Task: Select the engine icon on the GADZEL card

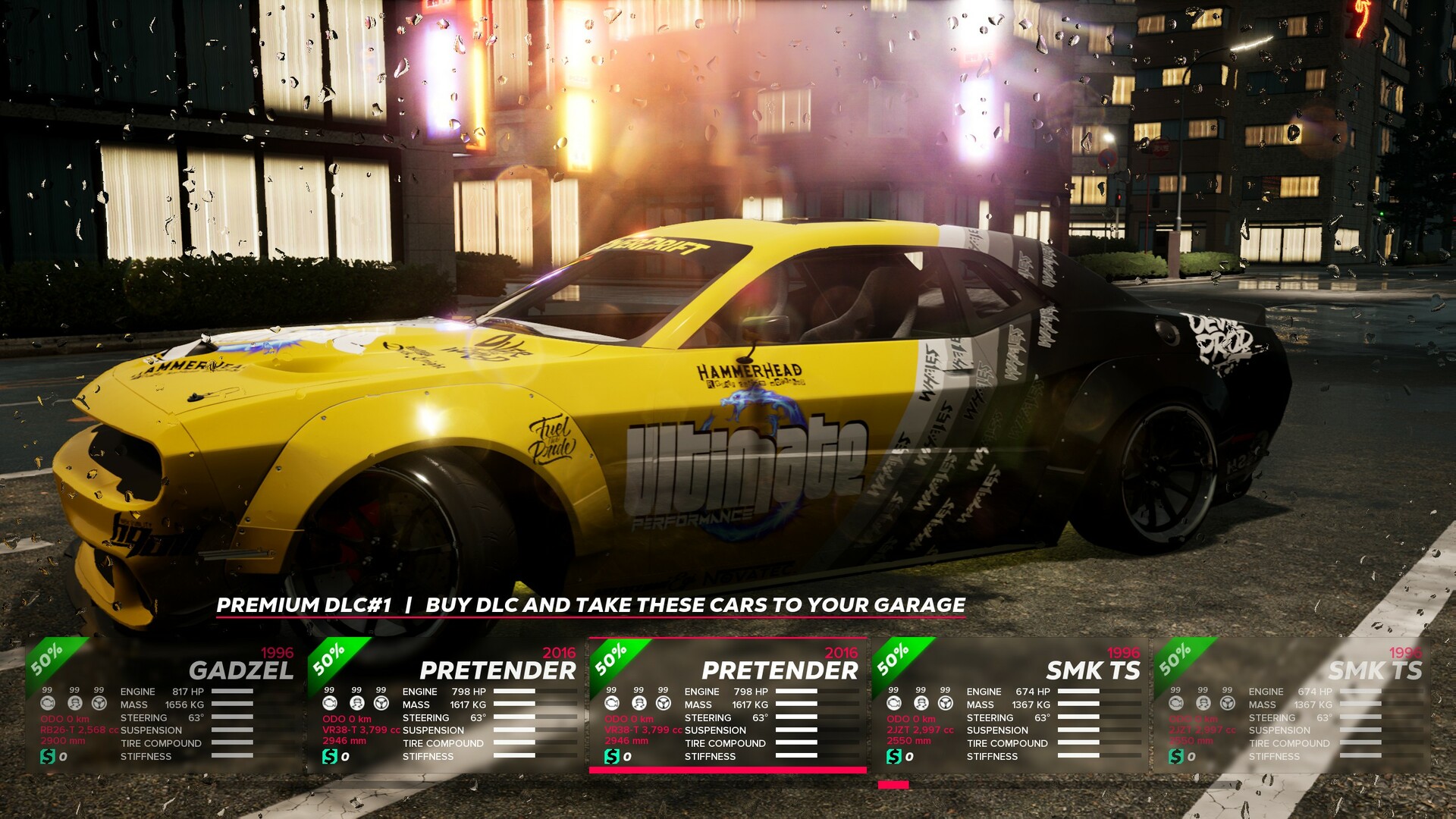Action: 47,704
